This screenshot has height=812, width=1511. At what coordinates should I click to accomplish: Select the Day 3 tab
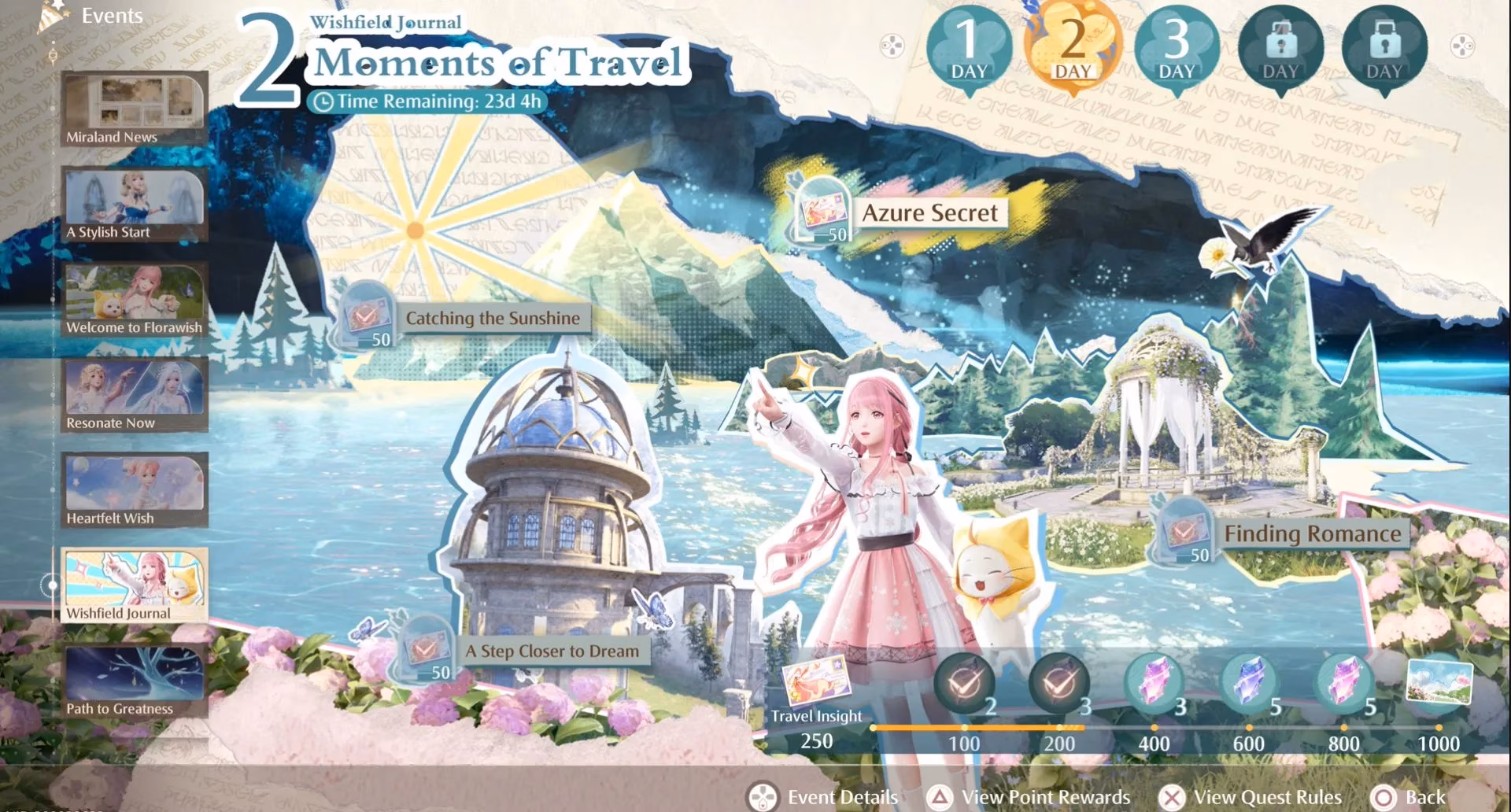(1176, 46)
